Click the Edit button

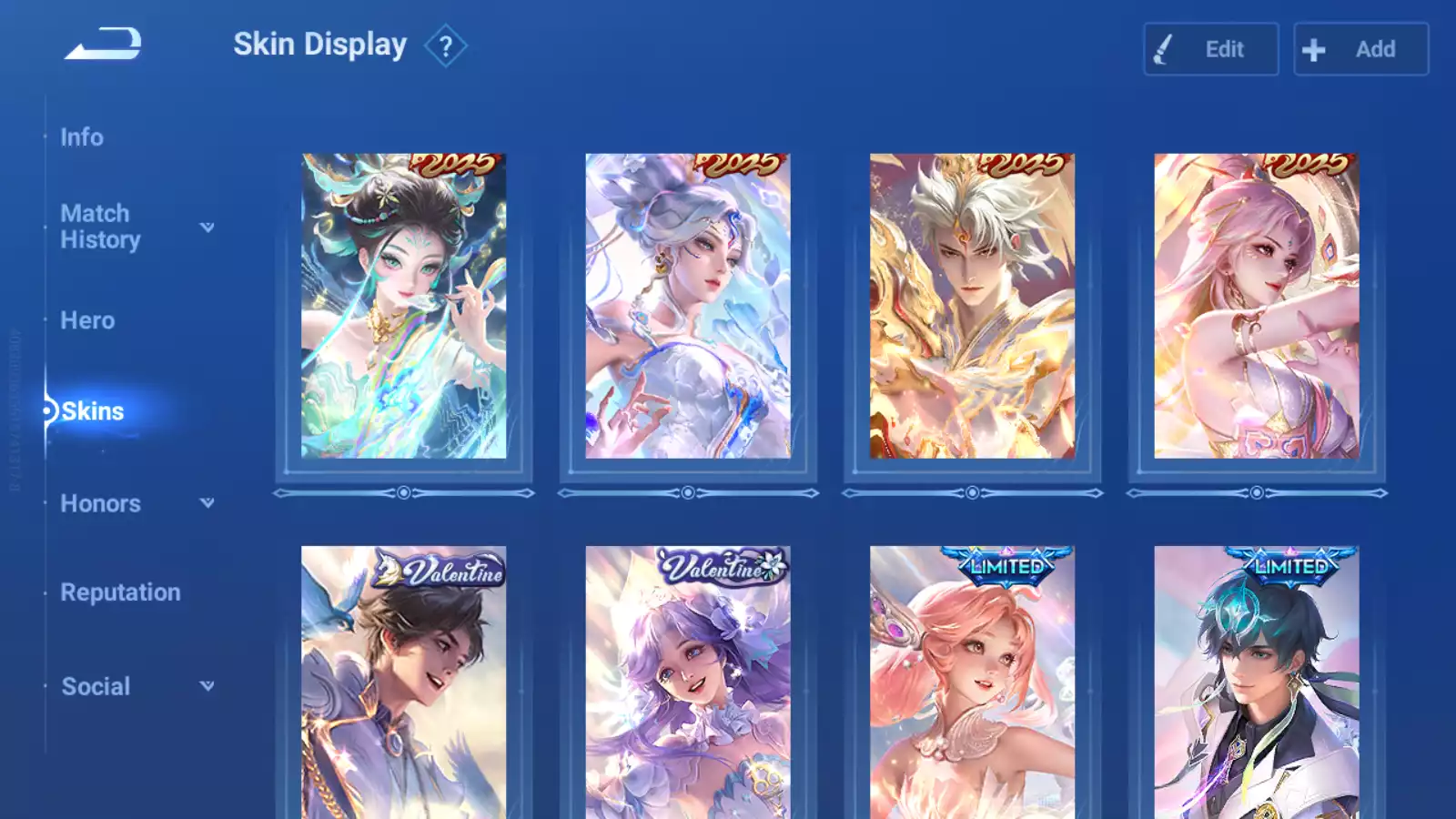[x=1210, y=49]
